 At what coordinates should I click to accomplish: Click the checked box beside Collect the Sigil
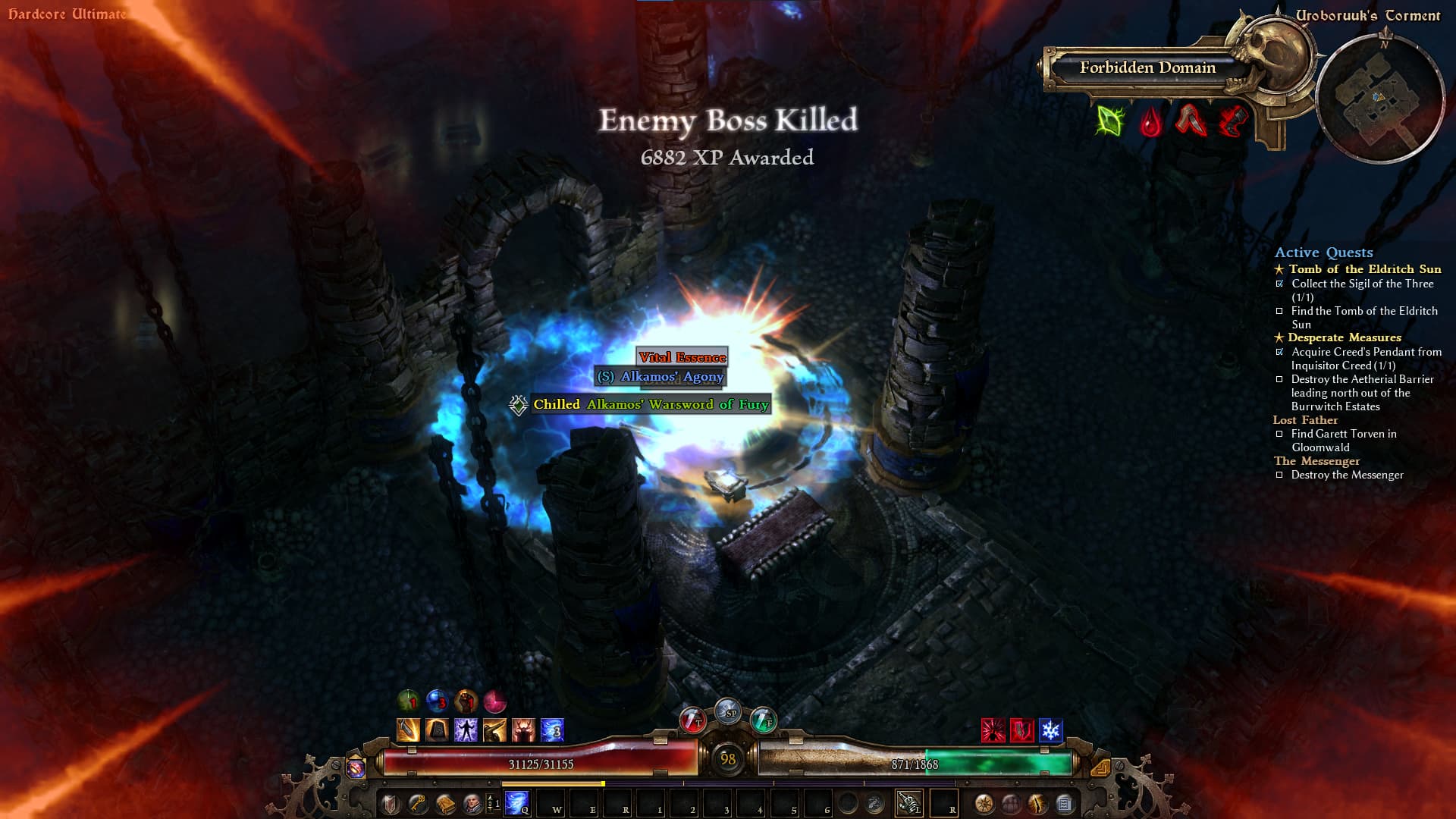coord(1280,284)
